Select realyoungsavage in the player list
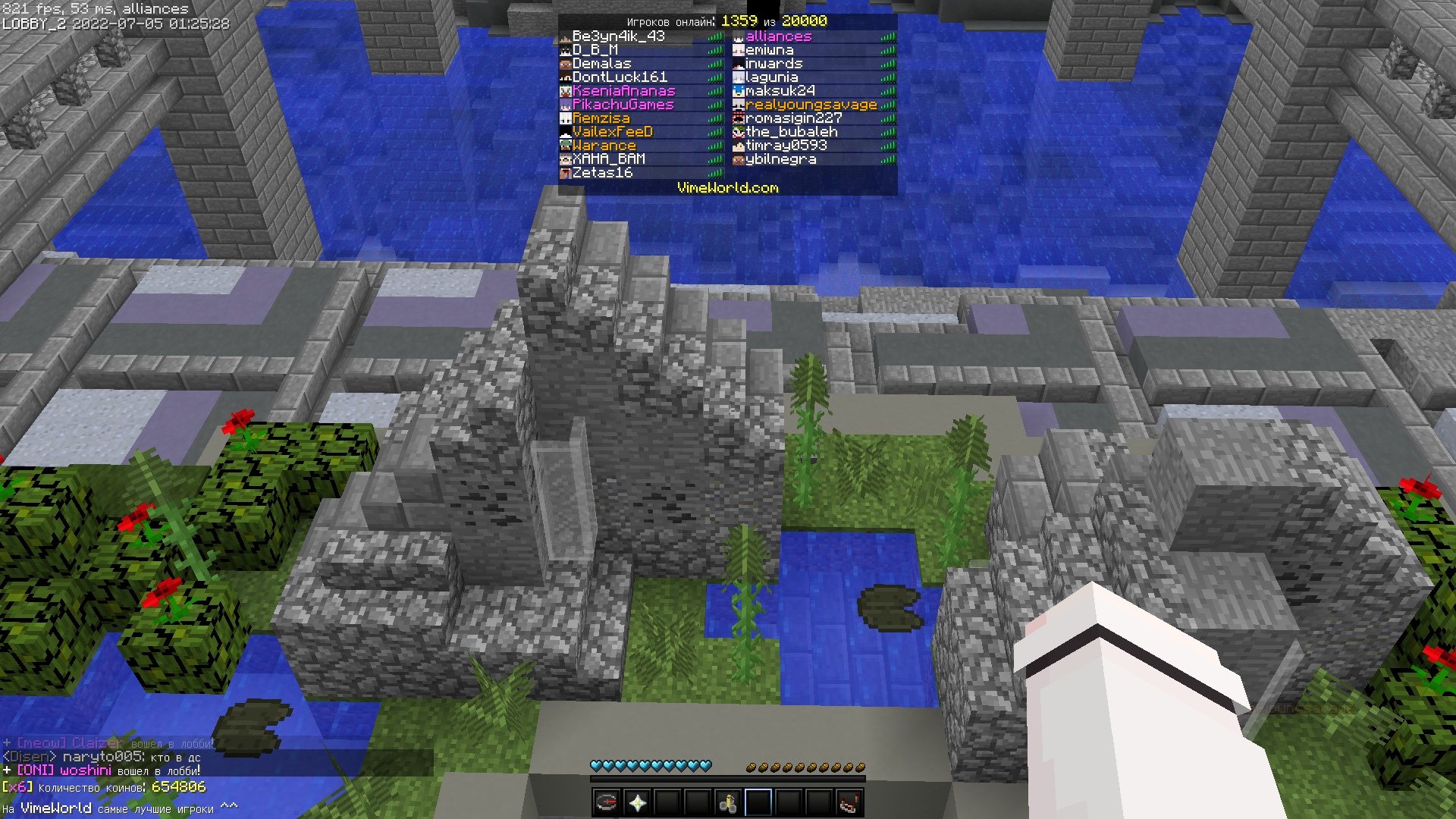The width and height of the screenshot is (1456, 819). (811, 105)
